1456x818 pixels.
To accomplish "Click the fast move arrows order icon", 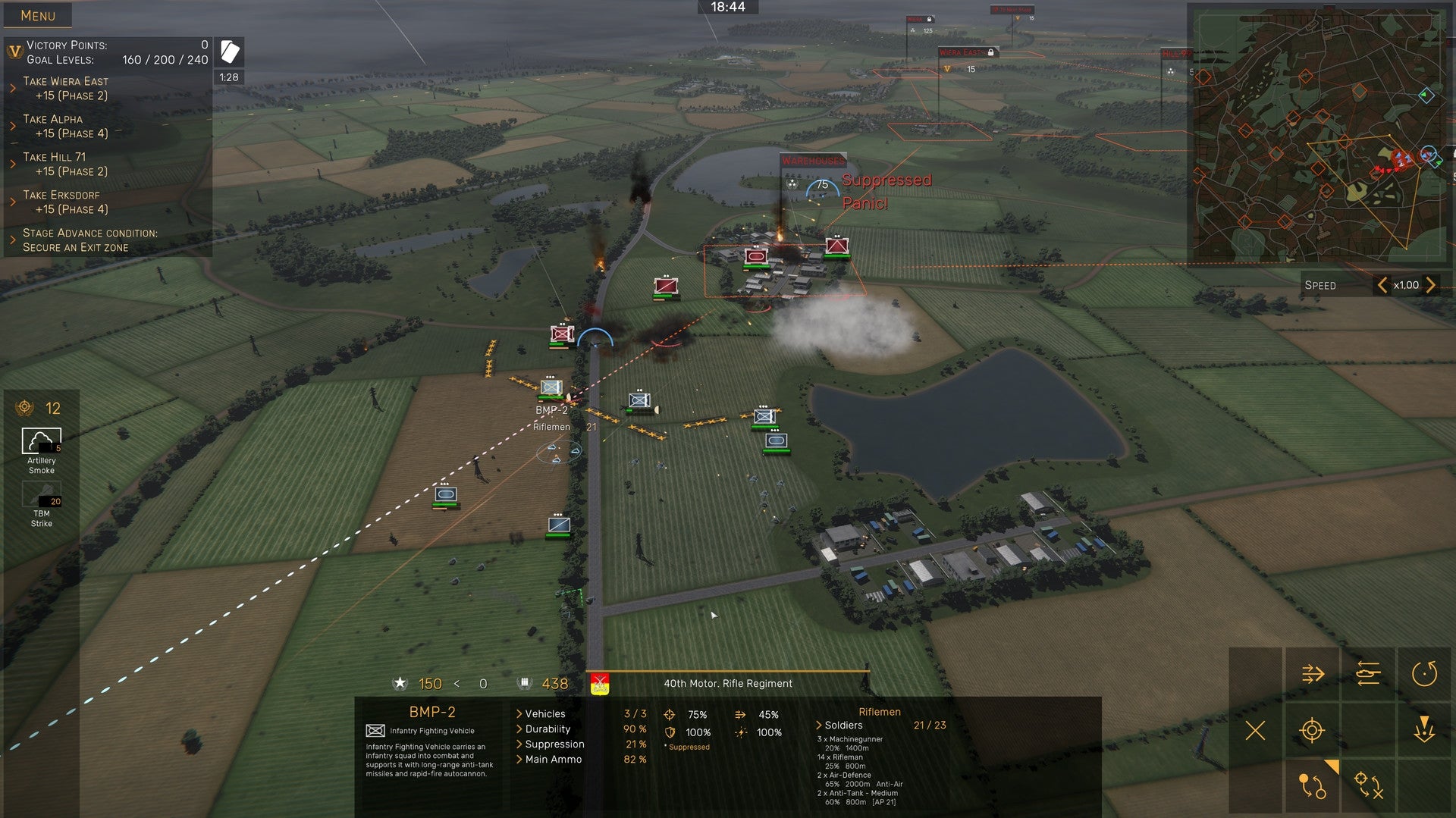I will tap(1313, 673).
